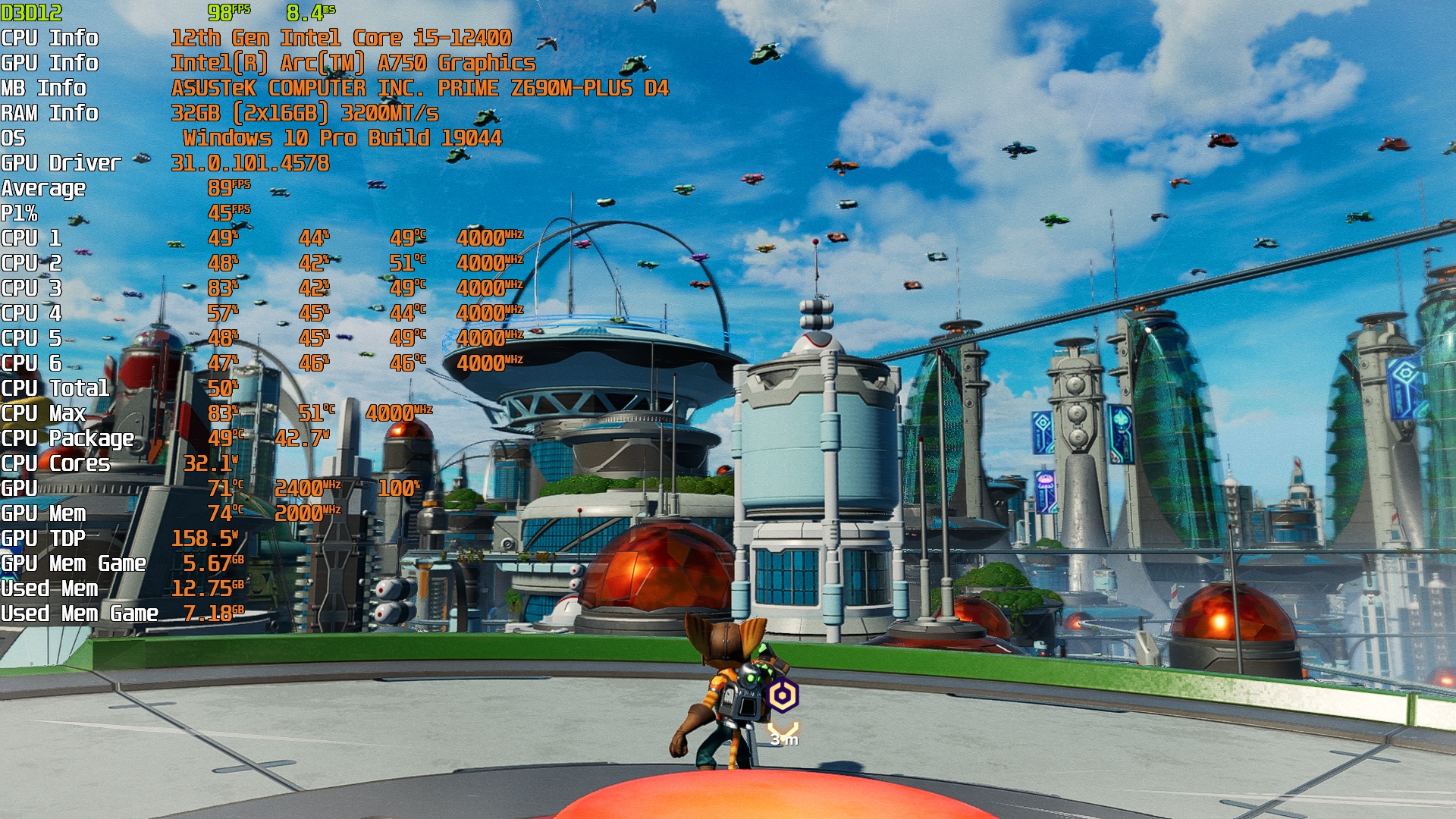The image size is (1456, 819).
Task: Click the purple hexagon objective waypoint marker
Action: (x=783, y=695)
